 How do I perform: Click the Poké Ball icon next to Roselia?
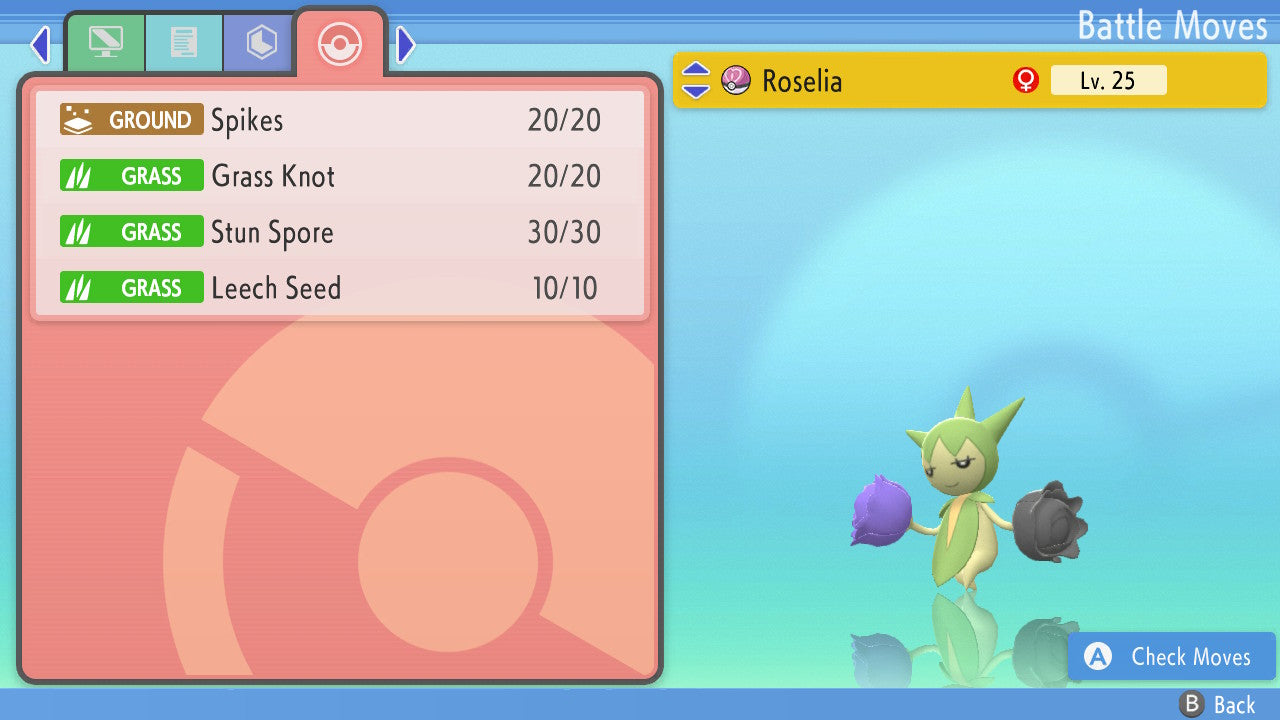point(736,80)
